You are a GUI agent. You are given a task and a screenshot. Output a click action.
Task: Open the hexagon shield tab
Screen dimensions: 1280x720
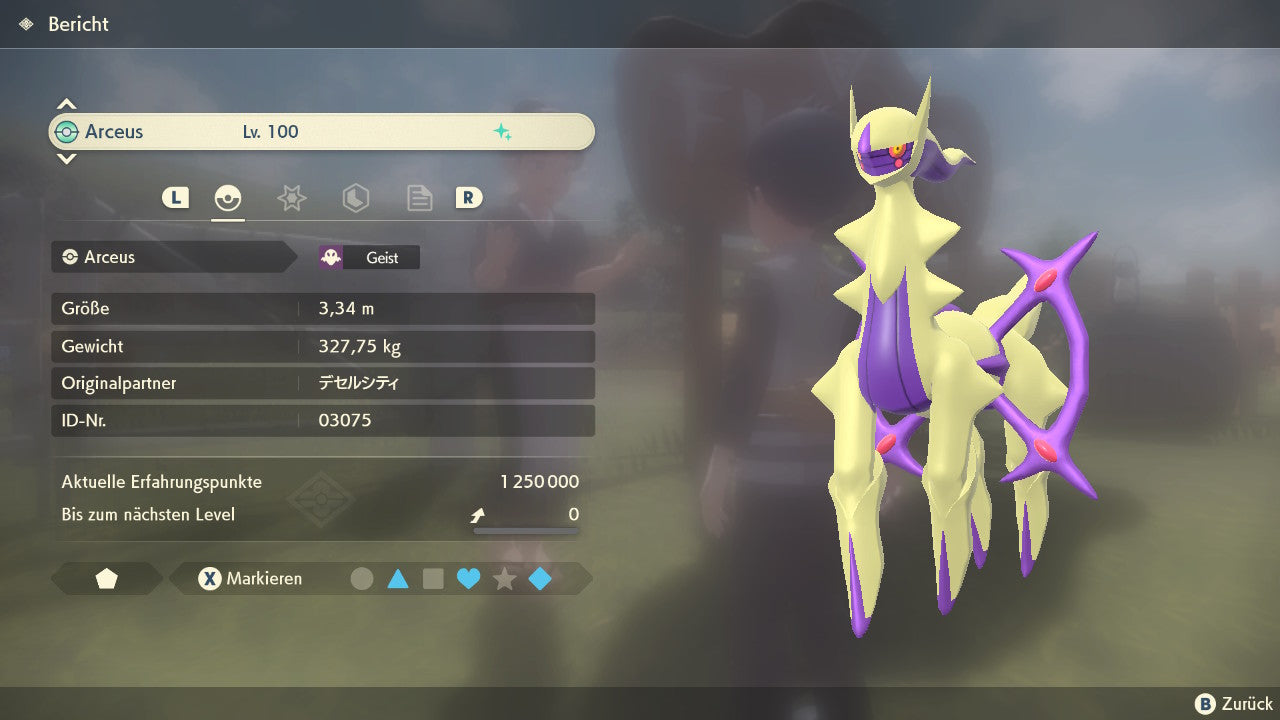click(355, 198)
